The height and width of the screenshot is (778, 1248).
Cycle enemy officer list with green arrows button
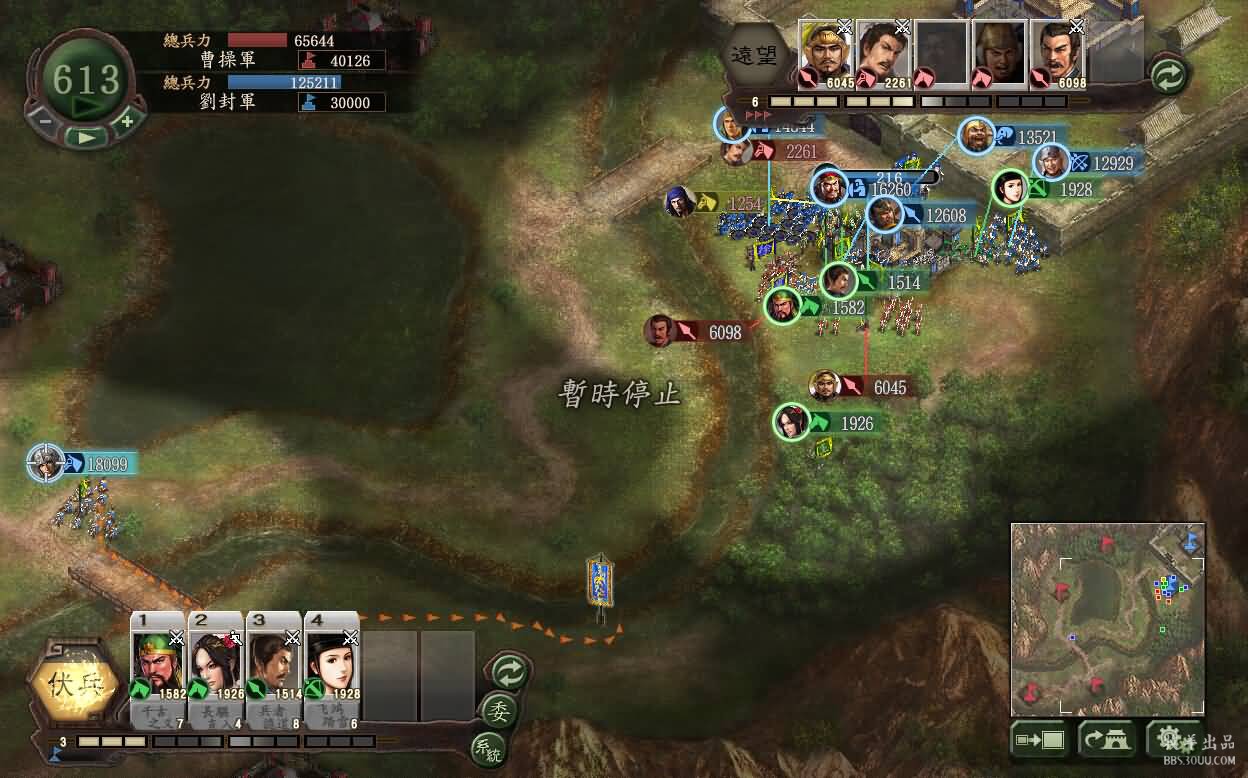[1167, 74]
